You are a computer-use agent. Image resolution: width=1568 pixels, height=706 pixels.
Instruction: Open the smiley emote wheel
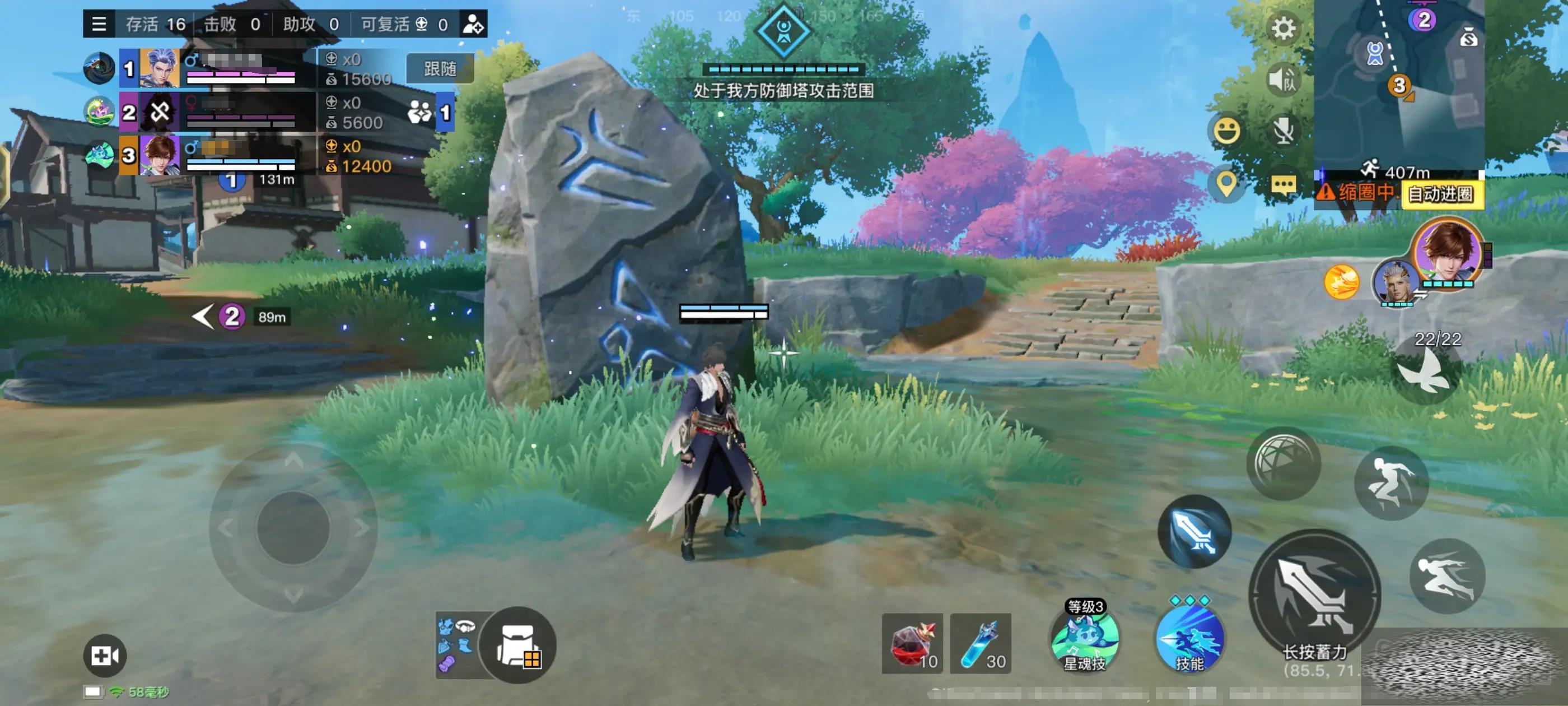(1226, 131)
